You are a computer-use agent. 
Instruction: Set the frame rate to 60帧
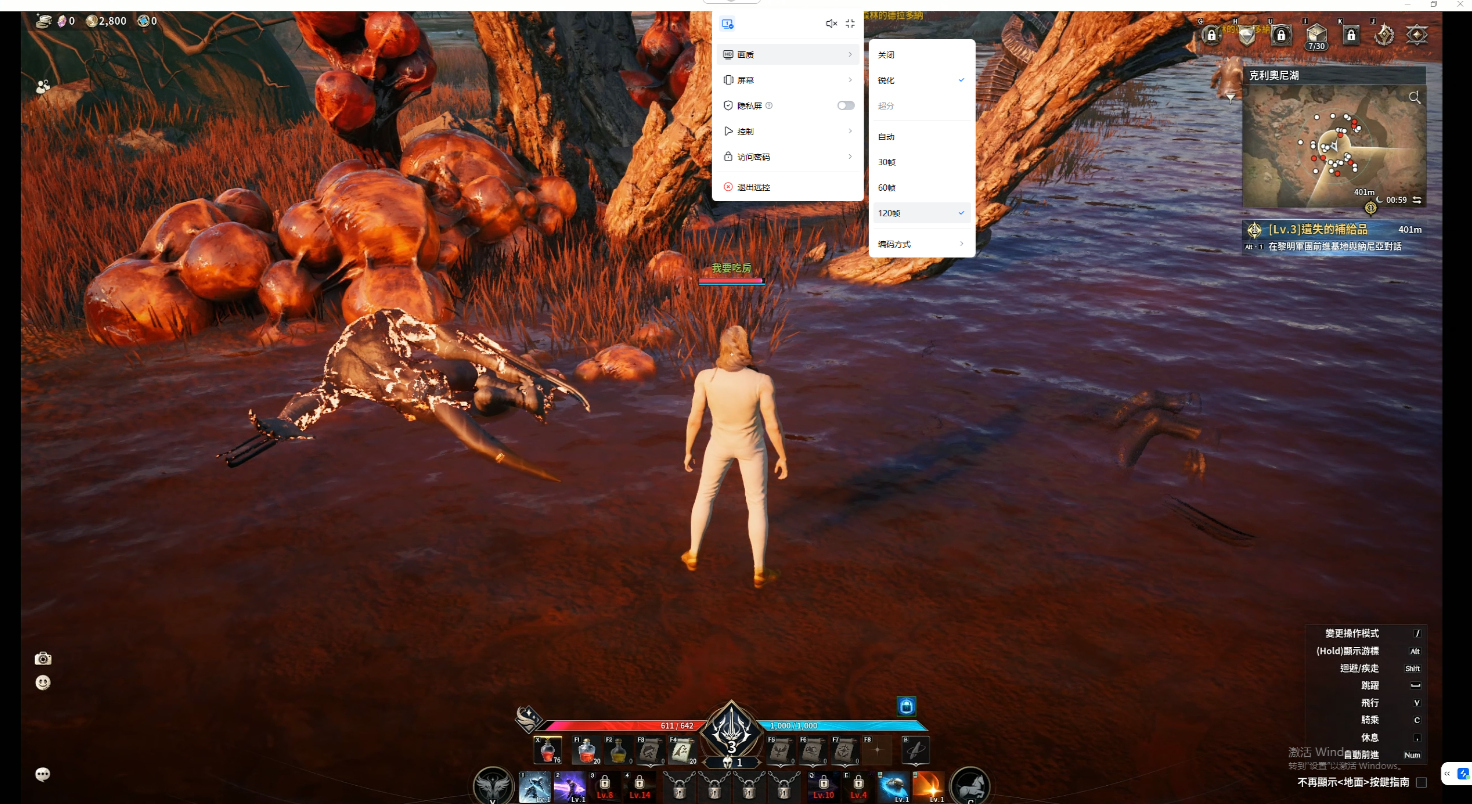(x=921, y=187)
